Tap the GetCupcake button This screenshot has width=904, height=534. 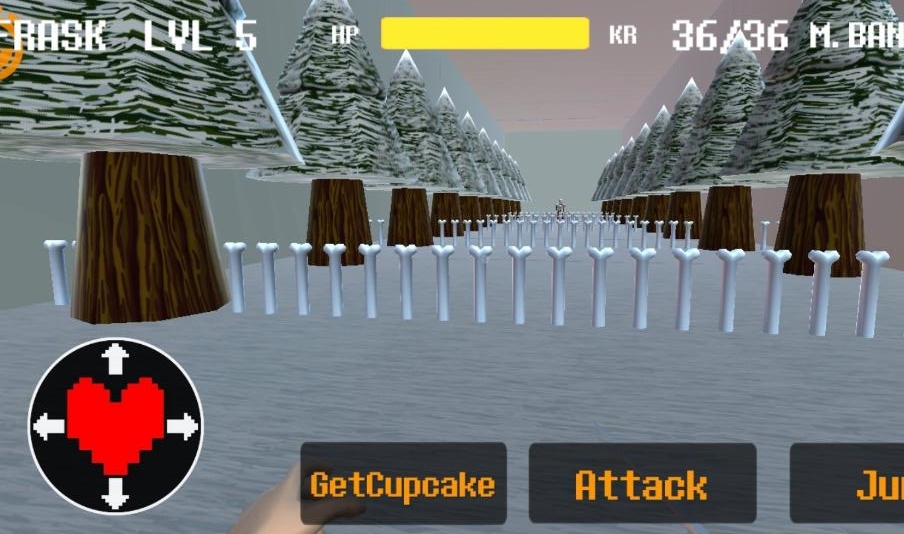point(403,485)
